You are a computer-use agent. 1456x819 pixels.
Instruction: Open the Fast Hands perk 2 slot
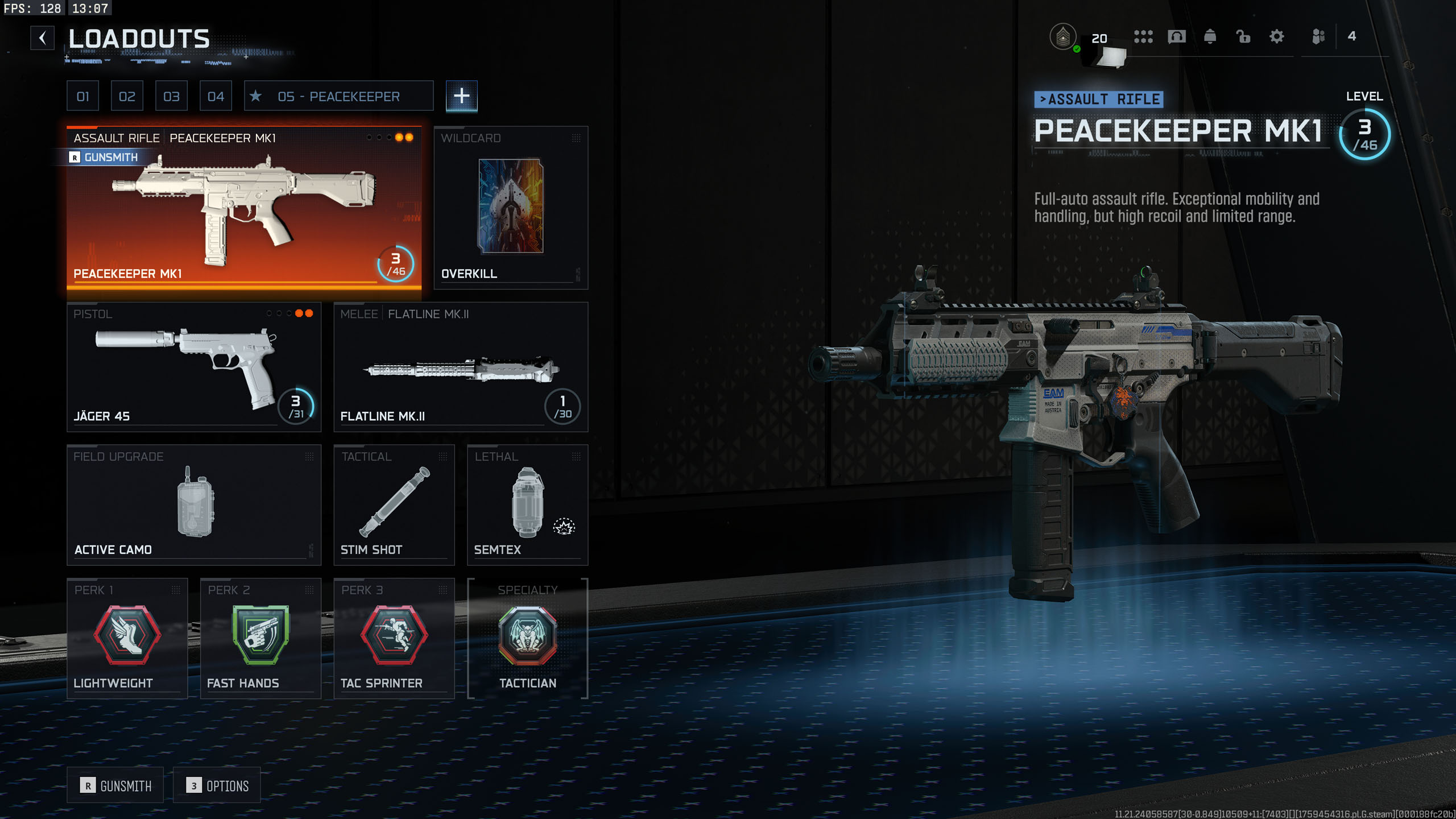260,638
